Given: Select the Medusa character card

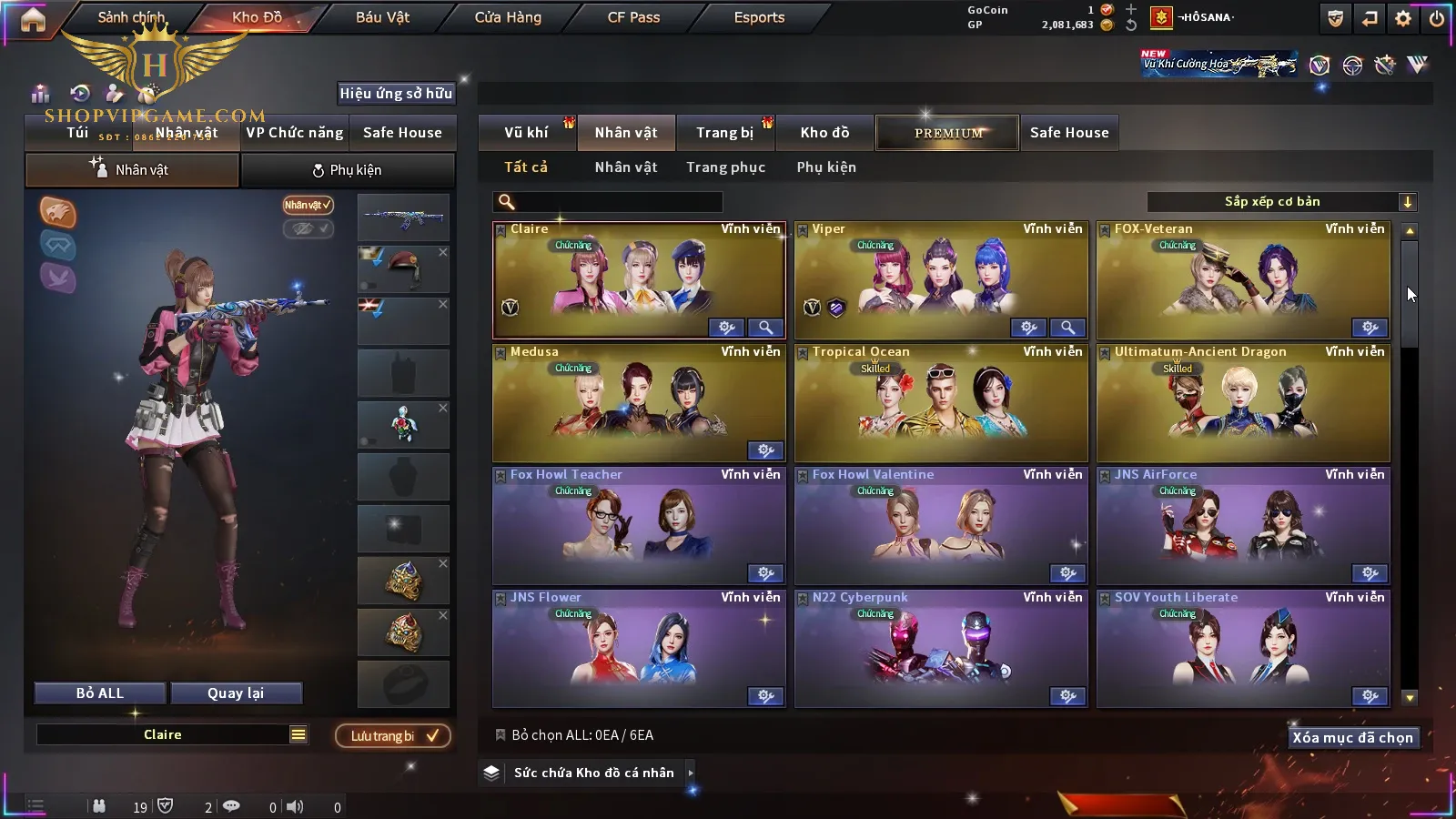Looking at the screenshot, I should 638,402.
